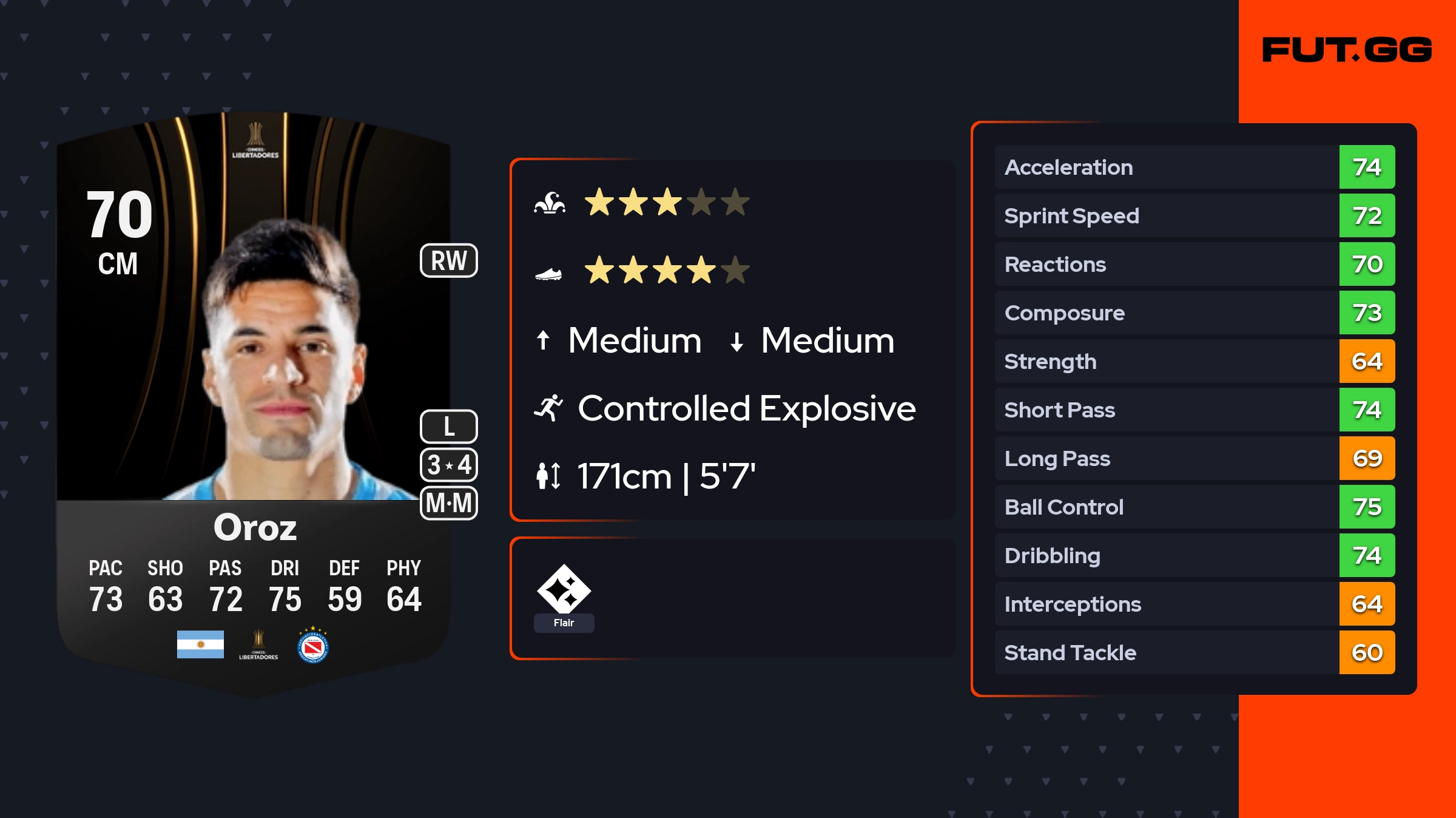Choose the RW alternate position badge
Screen dimensions: 1456x818
point(449,261)
